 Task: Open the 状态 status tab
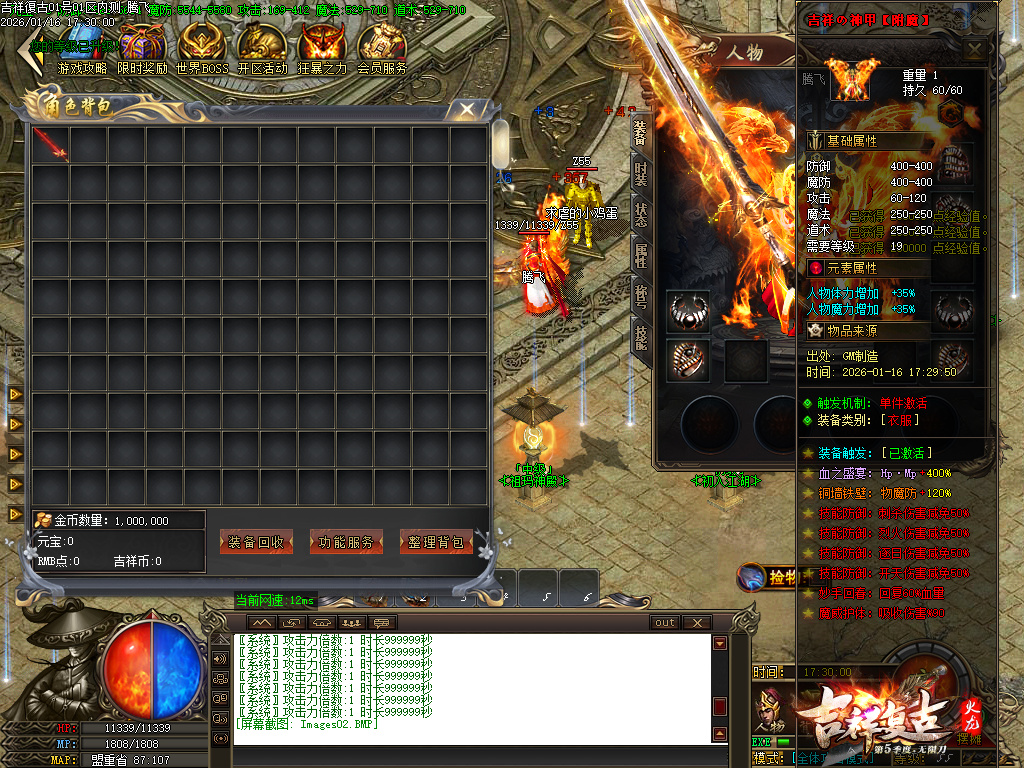[x=640, y=215]
